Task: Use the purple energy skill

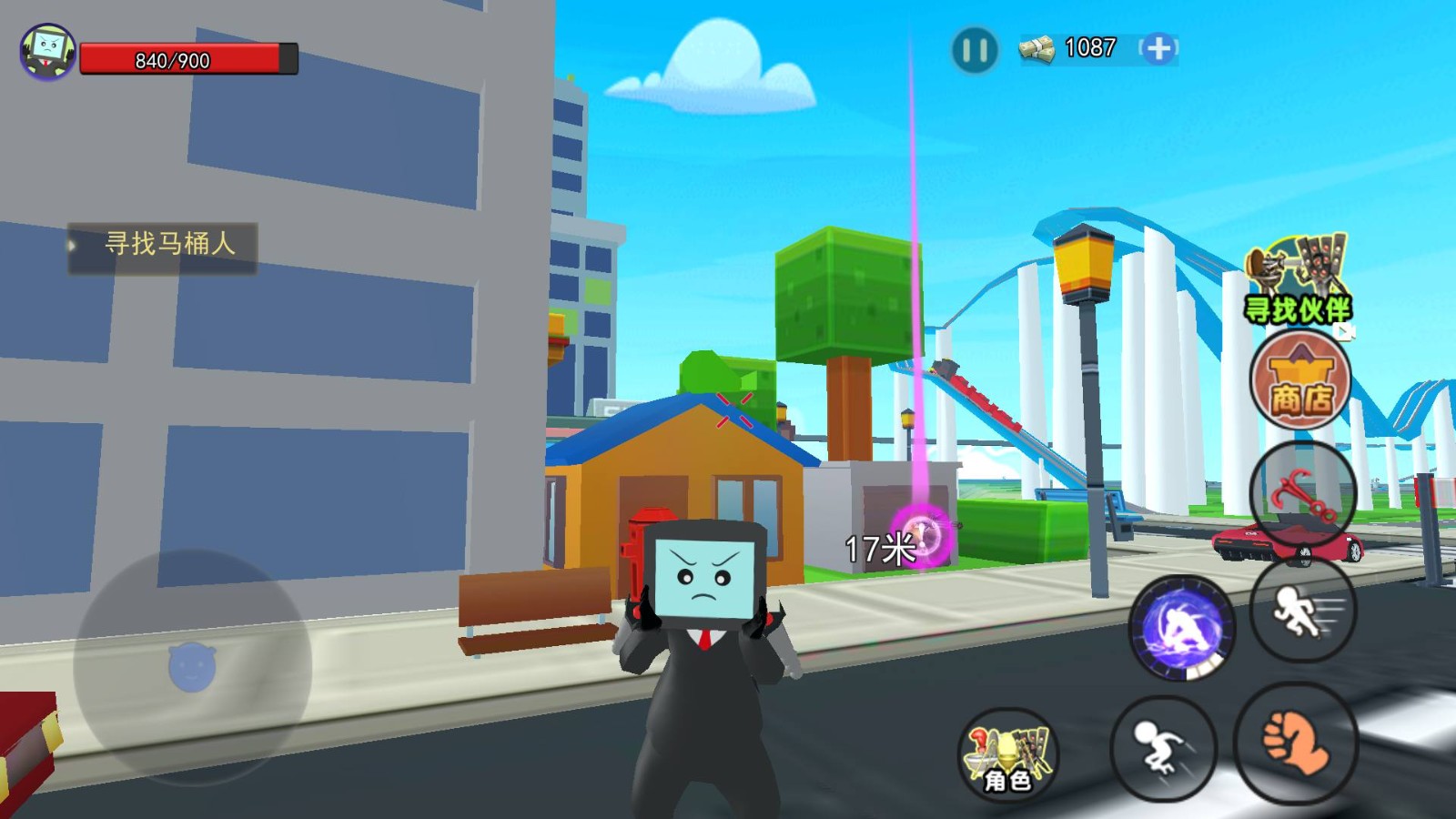Action: click(1182, 627)
